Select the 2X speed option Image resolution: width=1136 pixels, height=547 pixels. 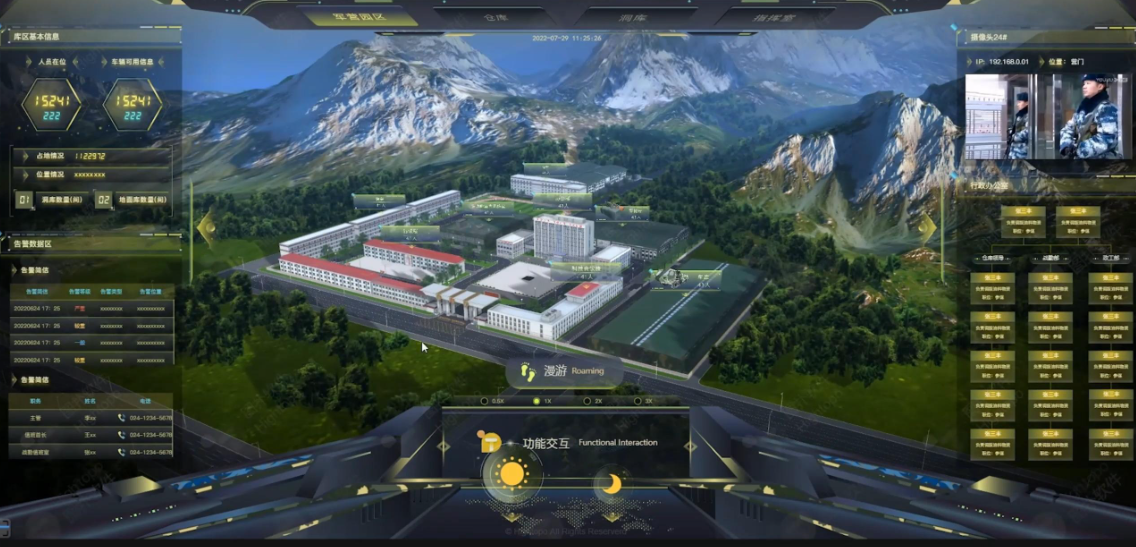click(x=586, y=401)
